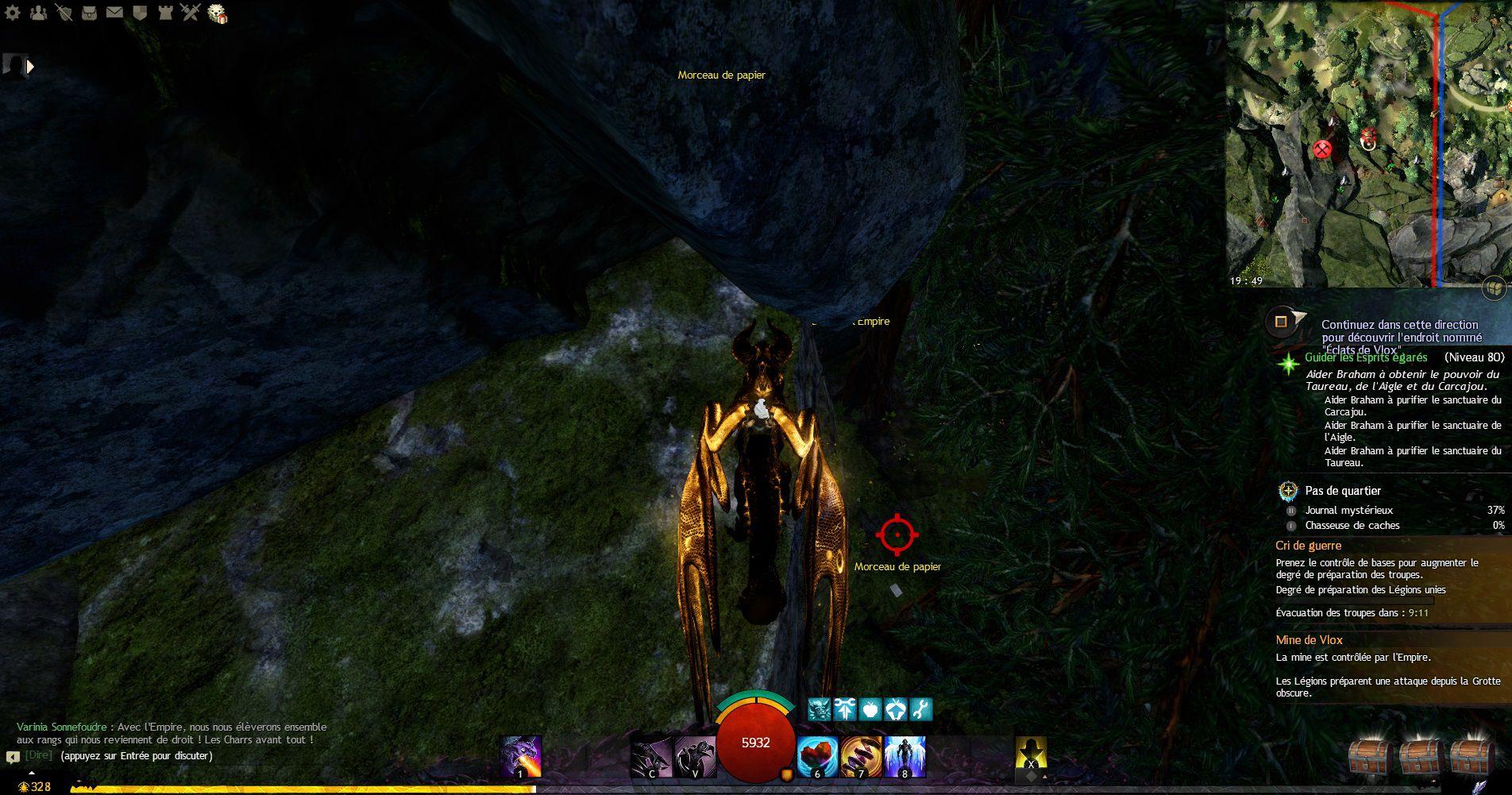1512x795 pixels.
Task: Open the guild shield icon
Action: click(139, 13)
